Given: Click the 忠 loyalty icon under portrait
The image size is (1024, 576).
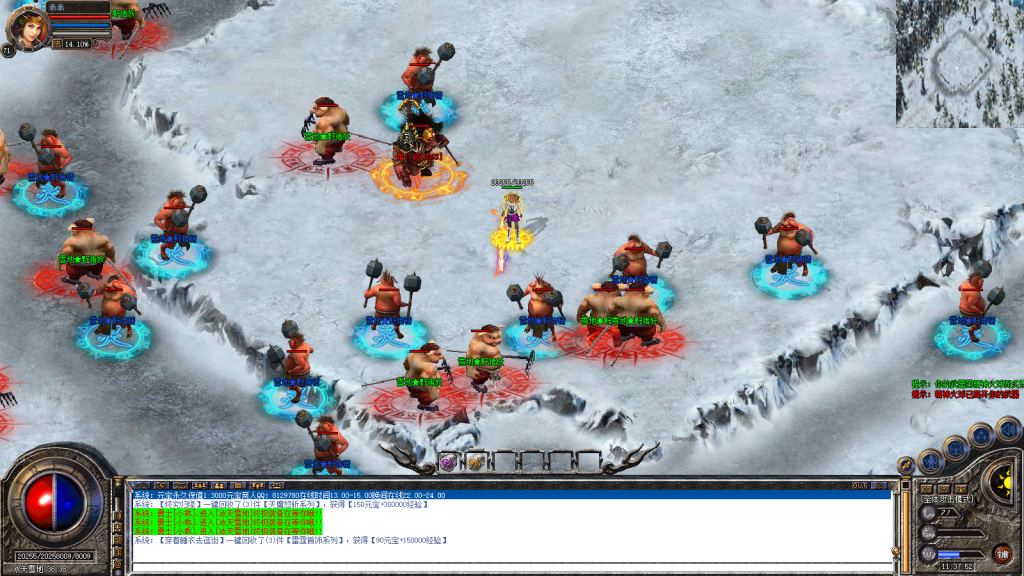Looking at the screenshot, I should pyautogui.click(x=57, y=44).
